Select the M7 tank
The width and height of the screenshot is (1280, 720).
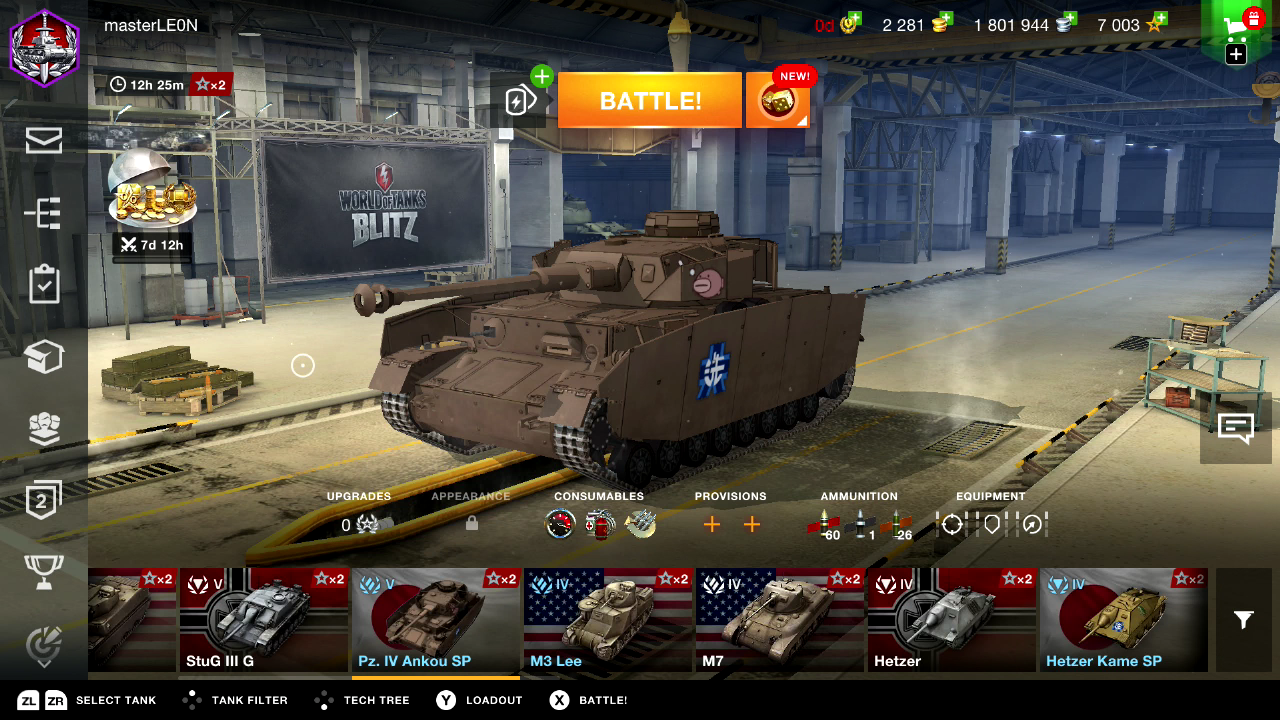(x=780, y=620)
